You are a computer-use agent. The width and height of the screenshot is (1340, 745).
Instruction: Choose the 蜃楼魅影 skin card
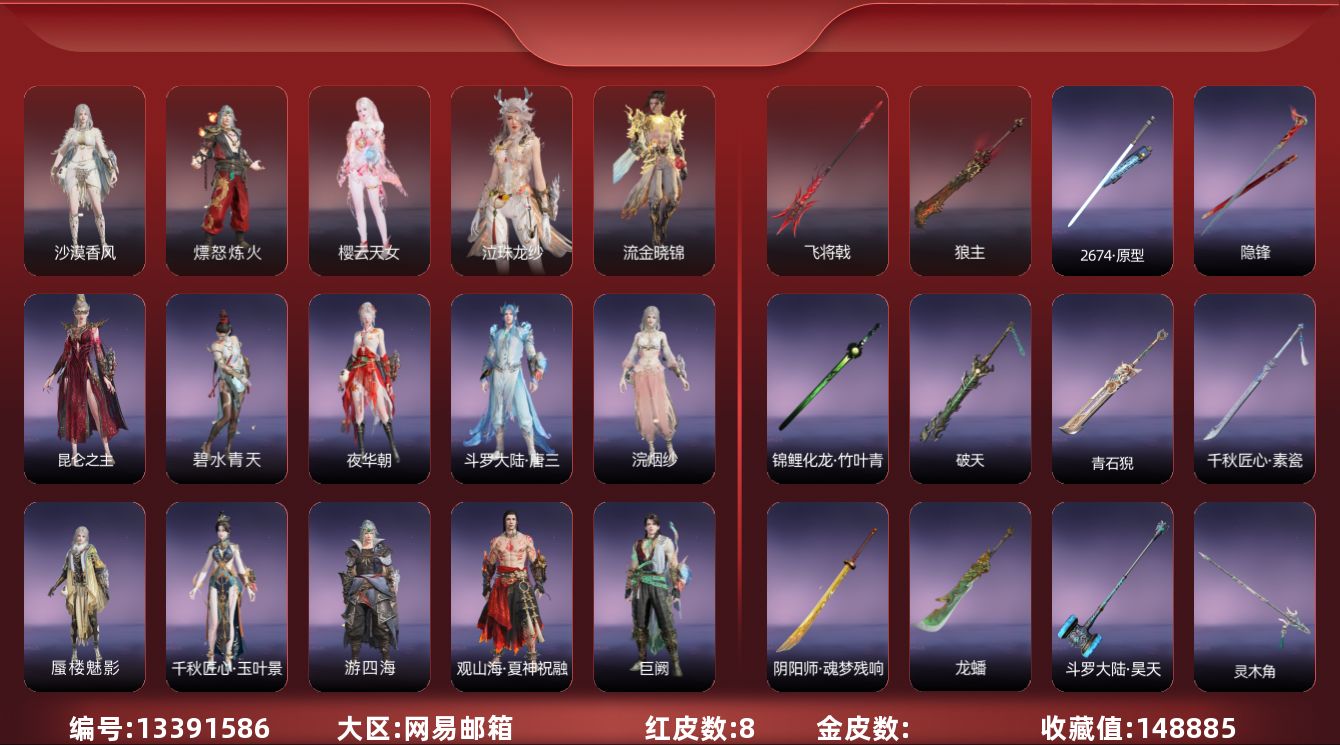(x=85, y=596)
